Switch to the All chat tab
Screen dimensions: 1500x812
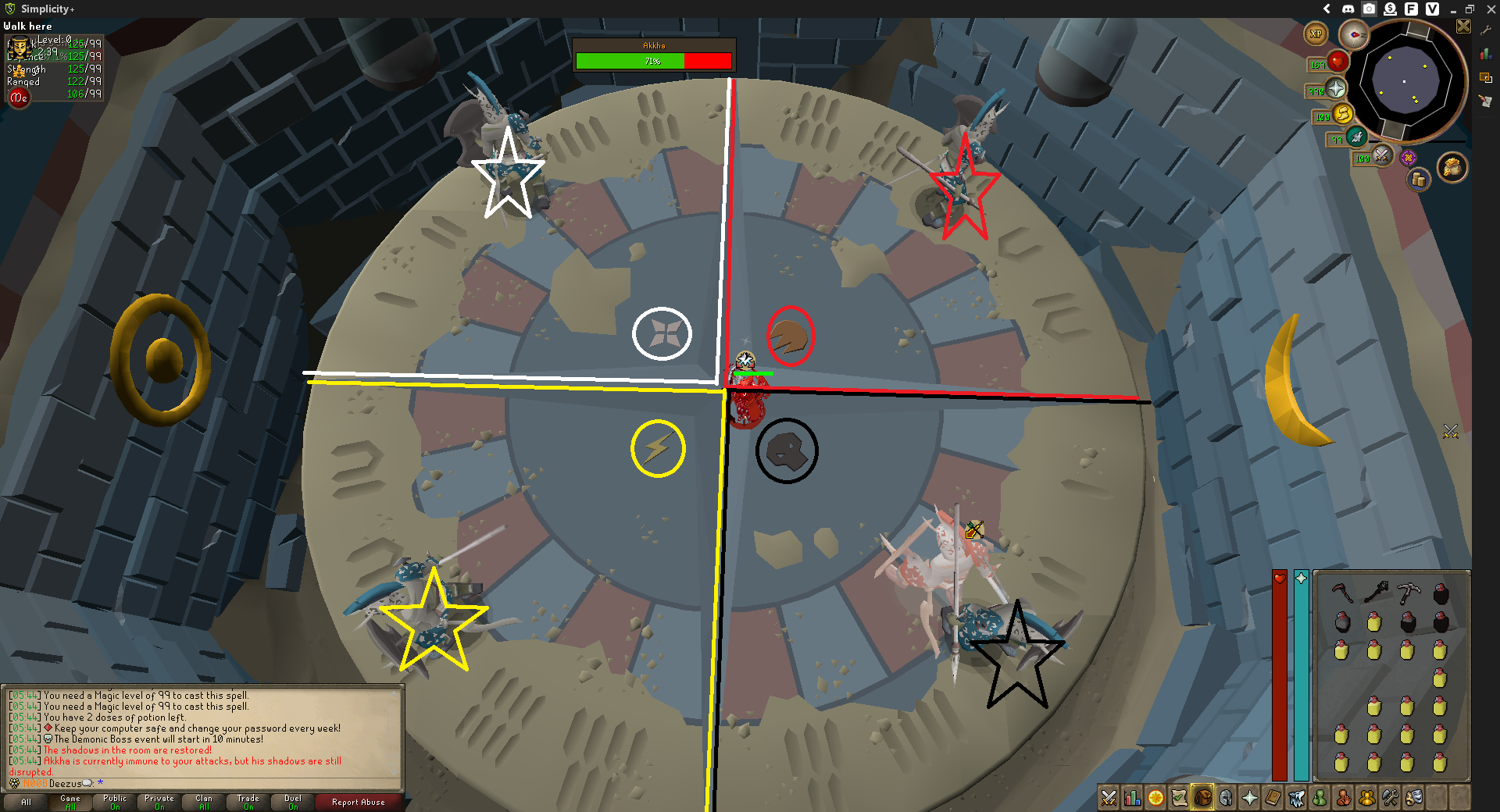click(27, 802)
